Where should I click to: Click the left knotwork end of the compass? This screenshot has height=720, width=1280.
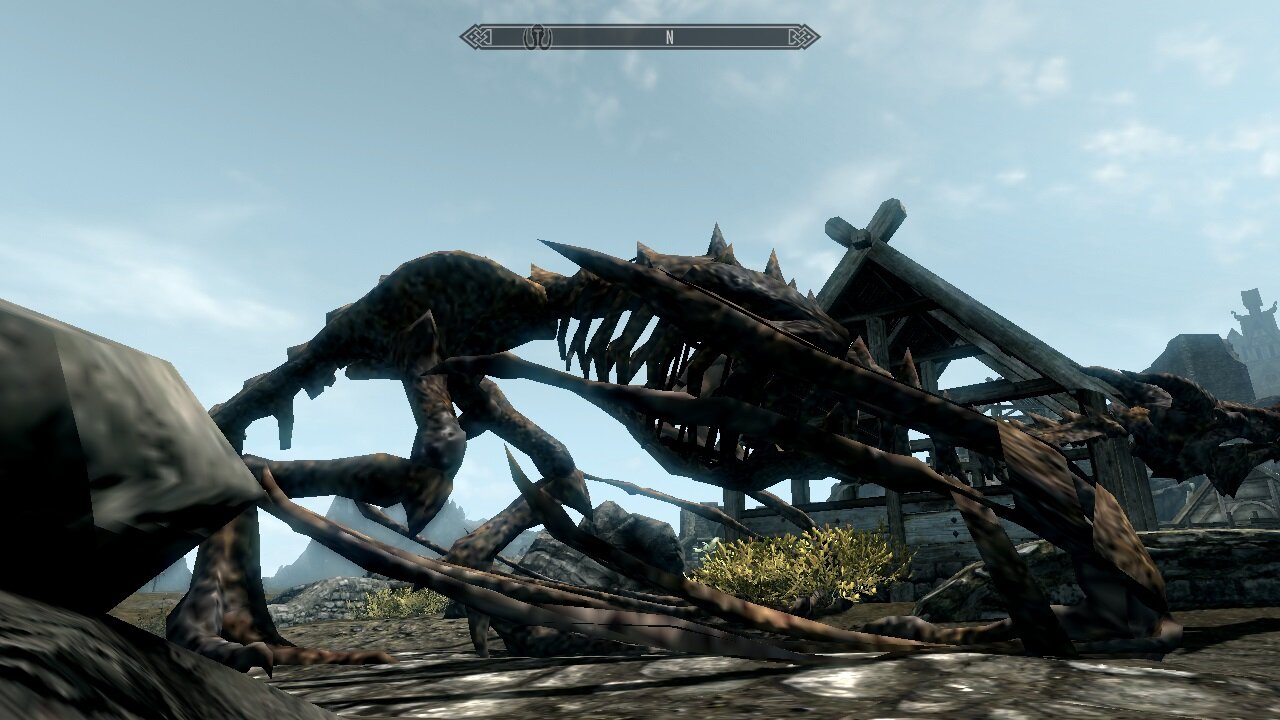477,36
